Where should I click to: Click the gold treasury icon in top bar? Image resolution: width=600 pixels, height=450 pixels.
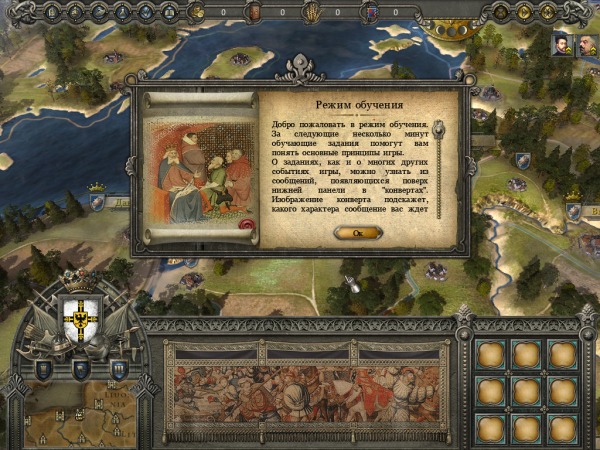pos(199,12)
